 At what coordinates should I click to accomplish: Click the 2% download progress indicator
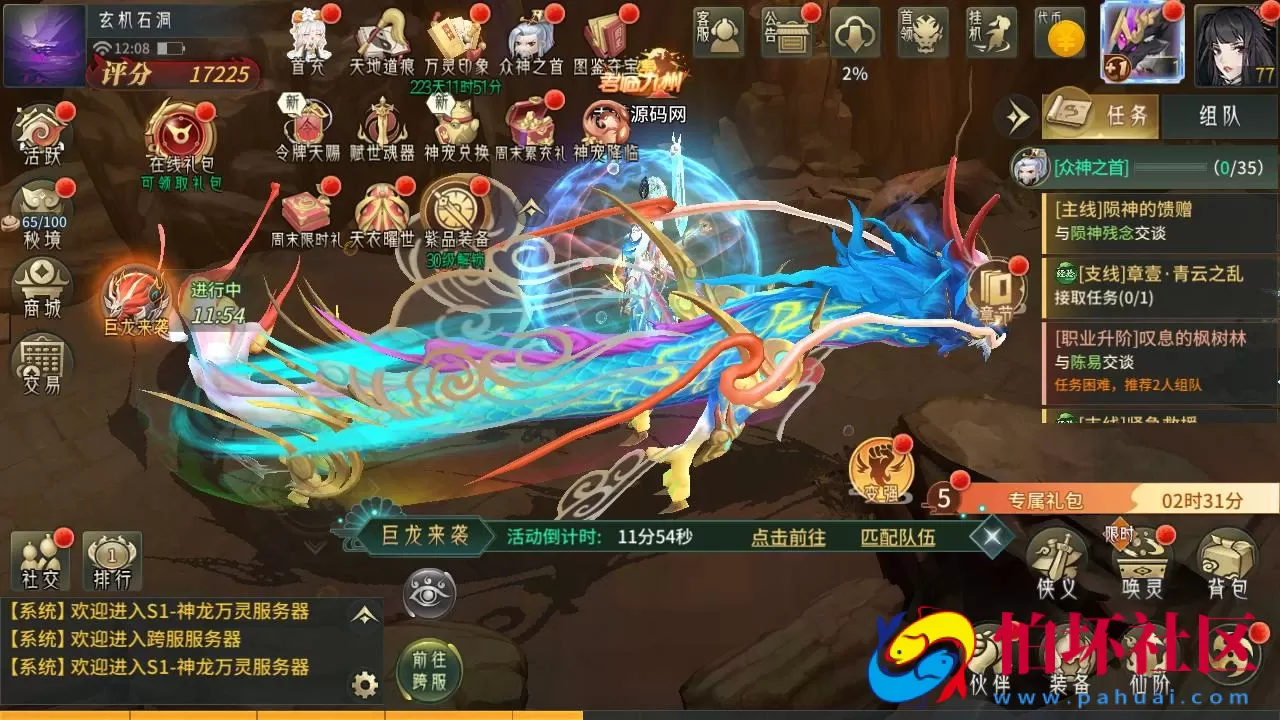pos(853,40)
